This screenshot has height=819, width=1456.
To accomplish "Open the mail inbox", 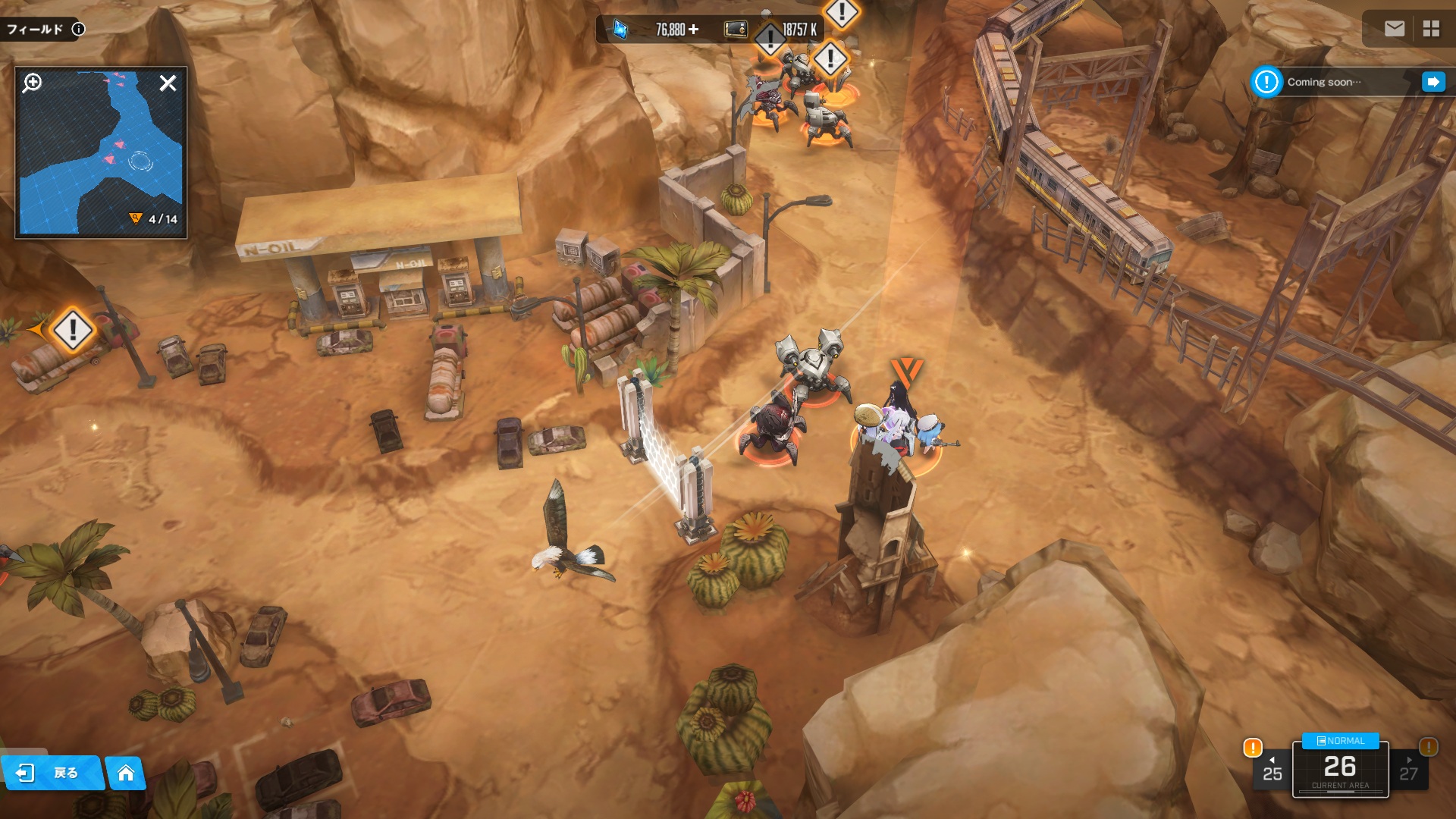I will pyautogui.click(x=1394, y=29).
